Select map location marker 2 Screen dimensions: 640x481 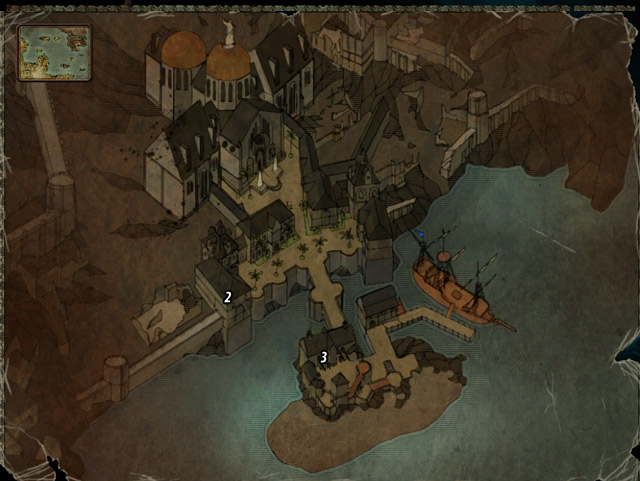pos(228,296)
